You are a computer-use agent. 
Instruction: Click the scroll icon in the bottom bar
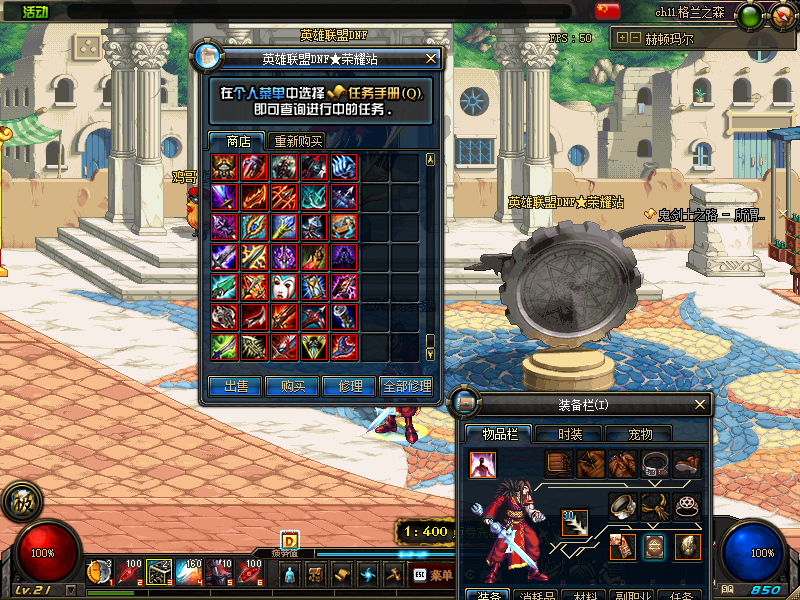341,574
